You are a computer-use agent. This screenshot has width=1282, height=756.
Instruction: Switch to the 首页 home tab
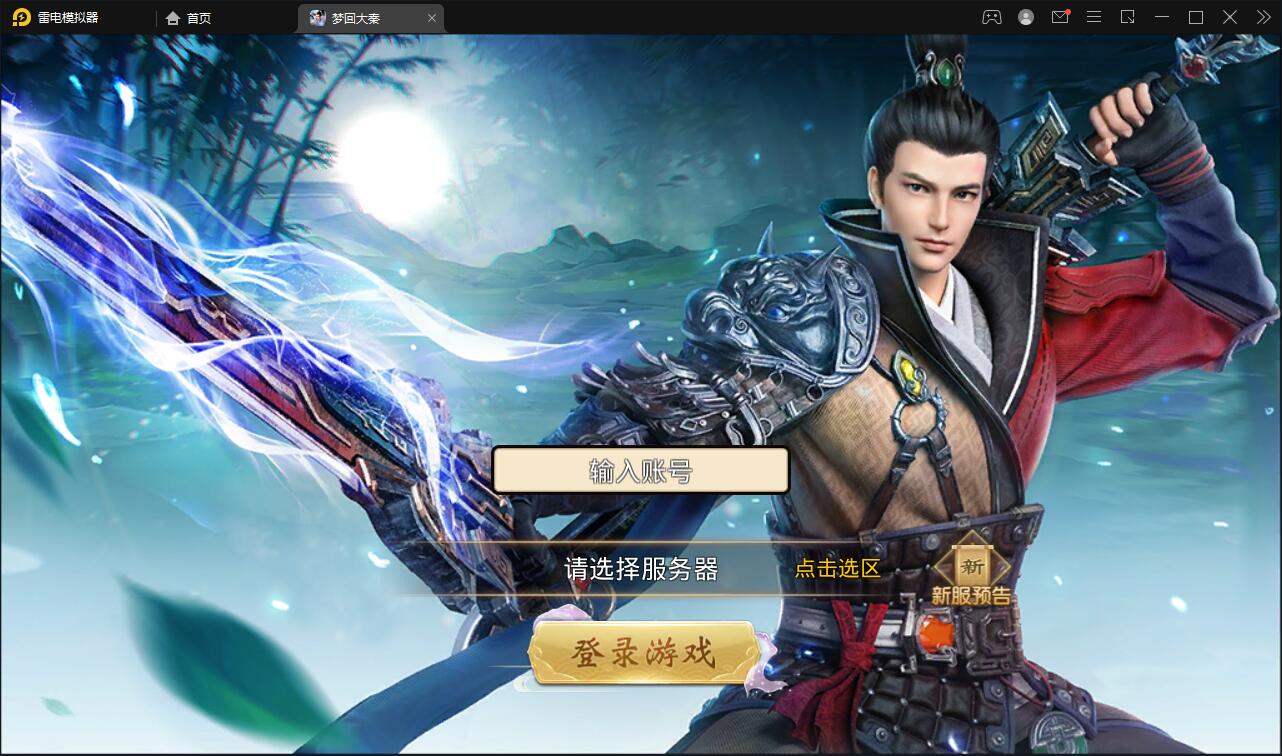pyautogui.click(x=188, y=17)
